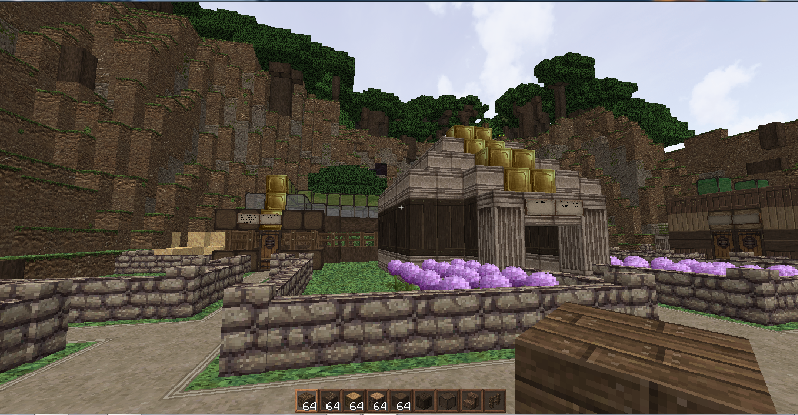
Task: Select the highlighted first hotbar slot
Action: [307, 401]
